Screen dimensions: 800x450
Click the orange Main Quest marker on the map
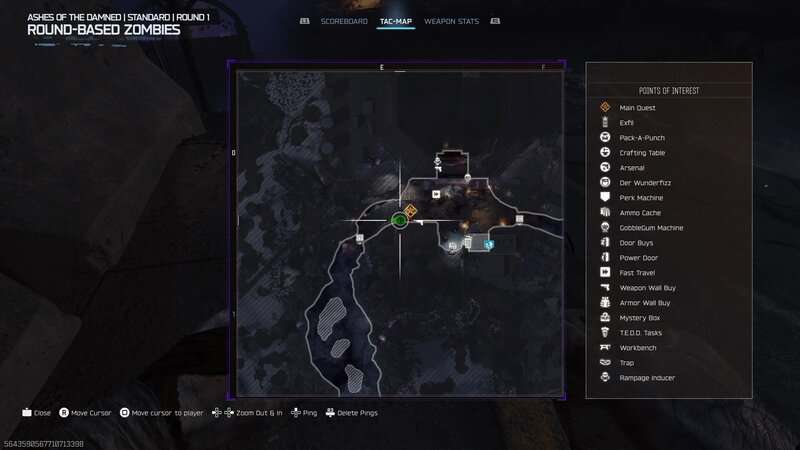[411, 211]
